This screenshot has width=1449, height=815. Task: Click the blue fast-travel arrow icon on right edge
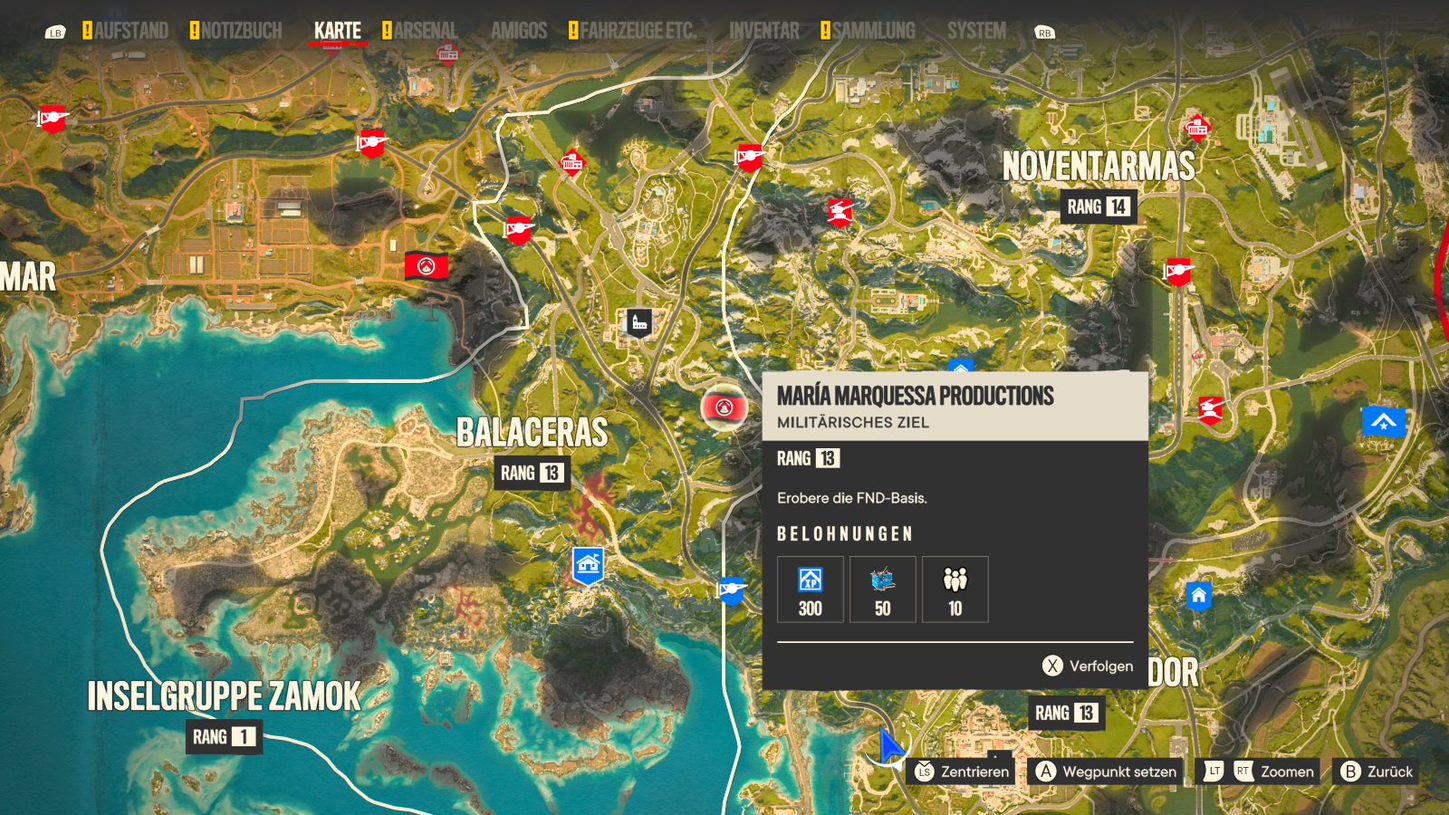(1383, 421)
